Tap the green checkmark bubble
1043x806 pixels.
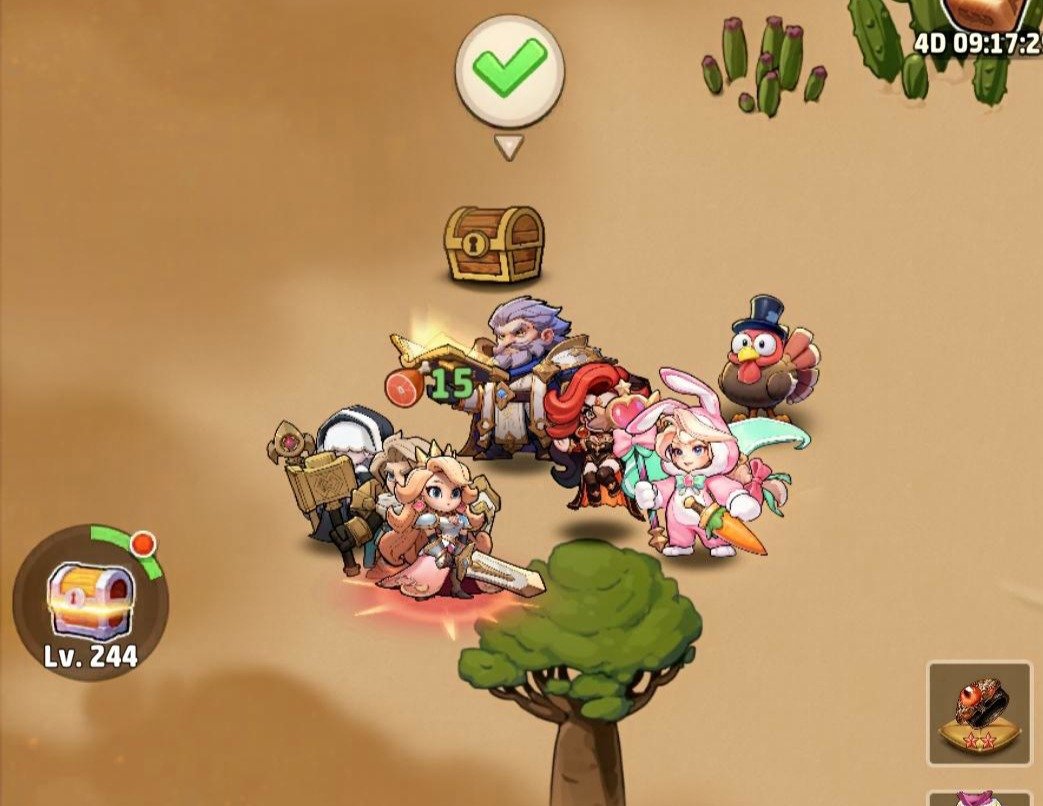tap(509, 71)
